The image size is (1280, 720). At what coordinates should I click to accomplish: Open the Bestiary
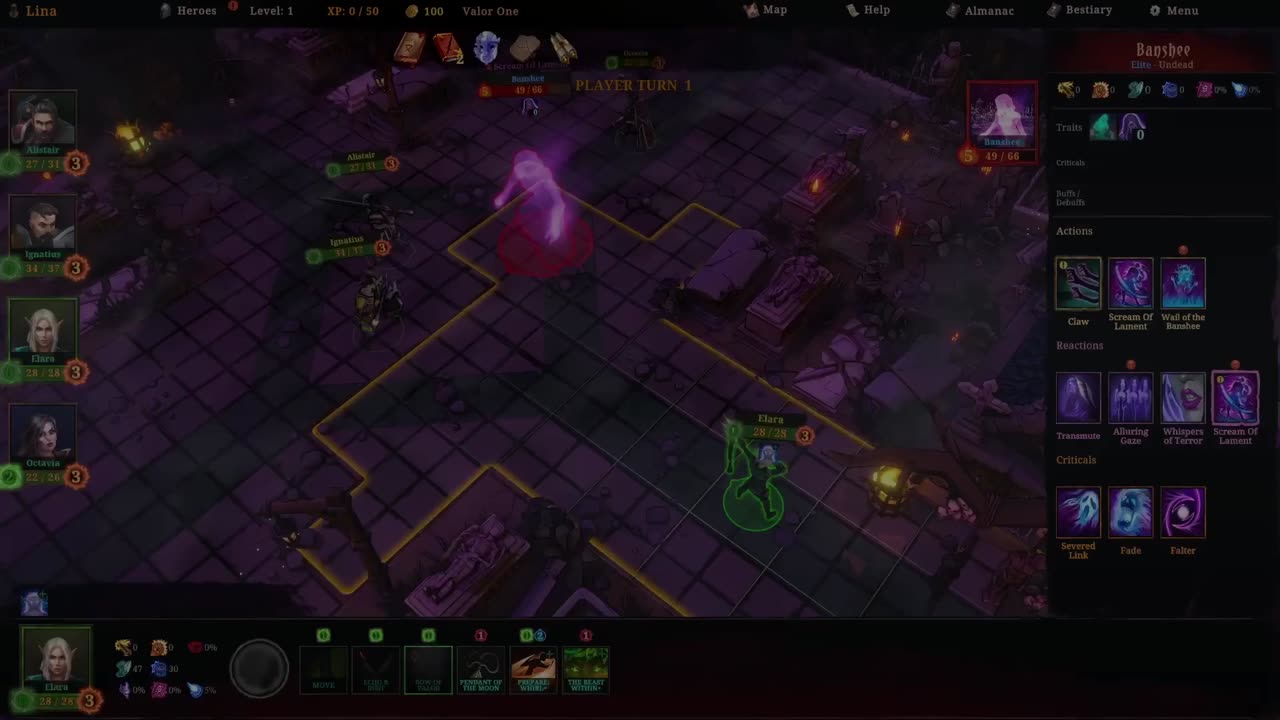tap(1080, 10)
